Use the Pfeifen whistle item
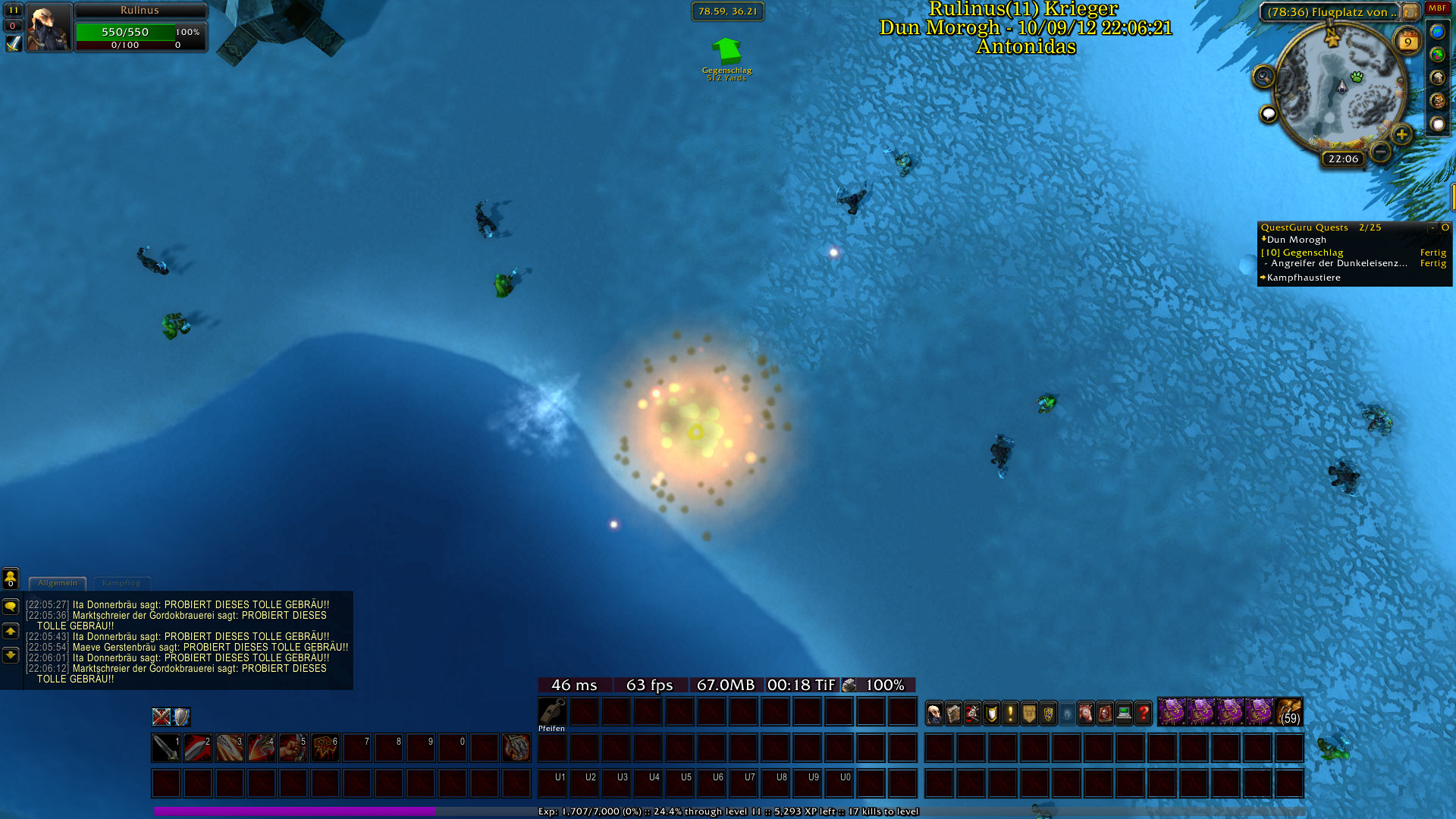Screen dimensions: 1456x819 click(552, 713)
